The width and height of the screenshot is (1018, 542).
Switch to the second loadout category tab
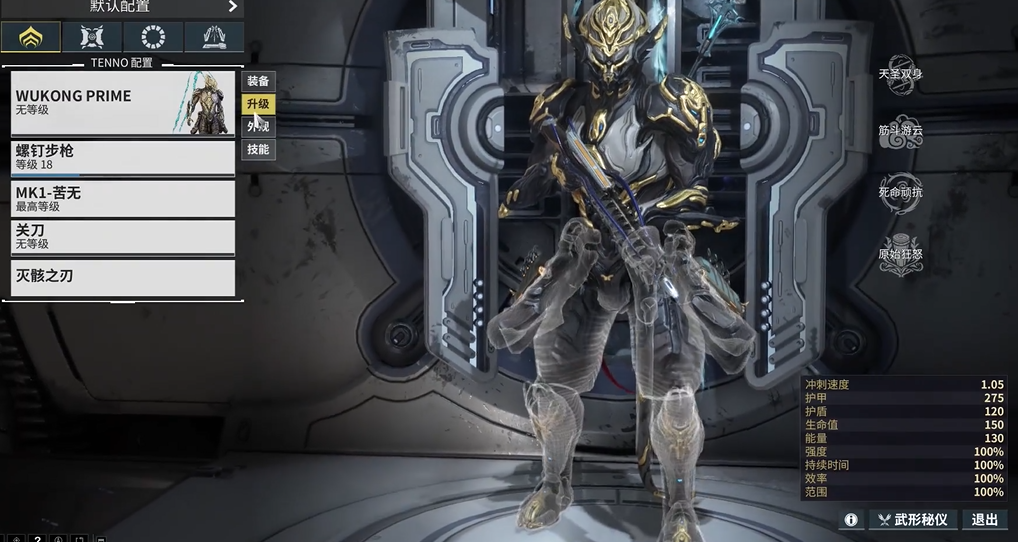(92, 37)
